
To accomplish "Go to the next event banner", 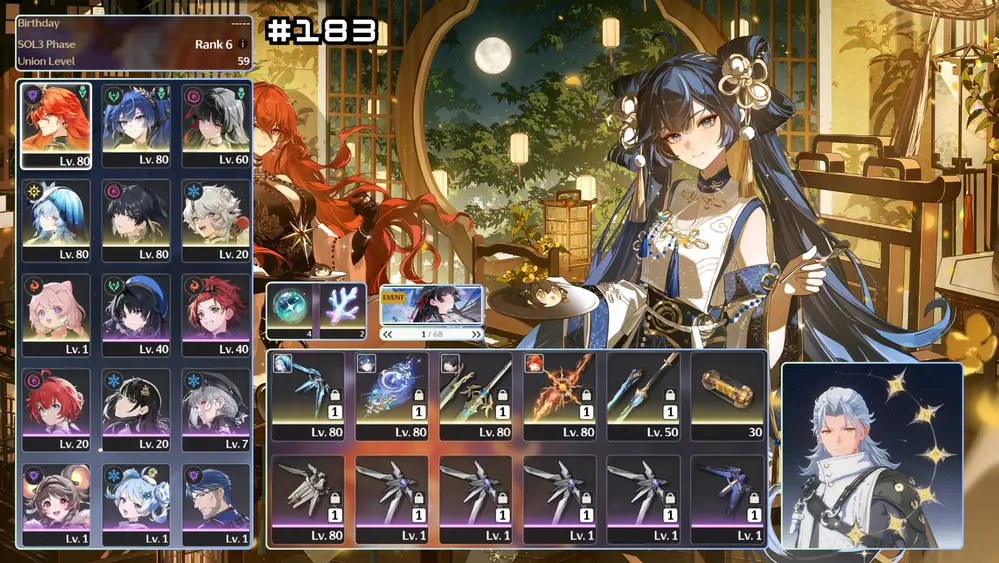I will click(x=476, y=334).
